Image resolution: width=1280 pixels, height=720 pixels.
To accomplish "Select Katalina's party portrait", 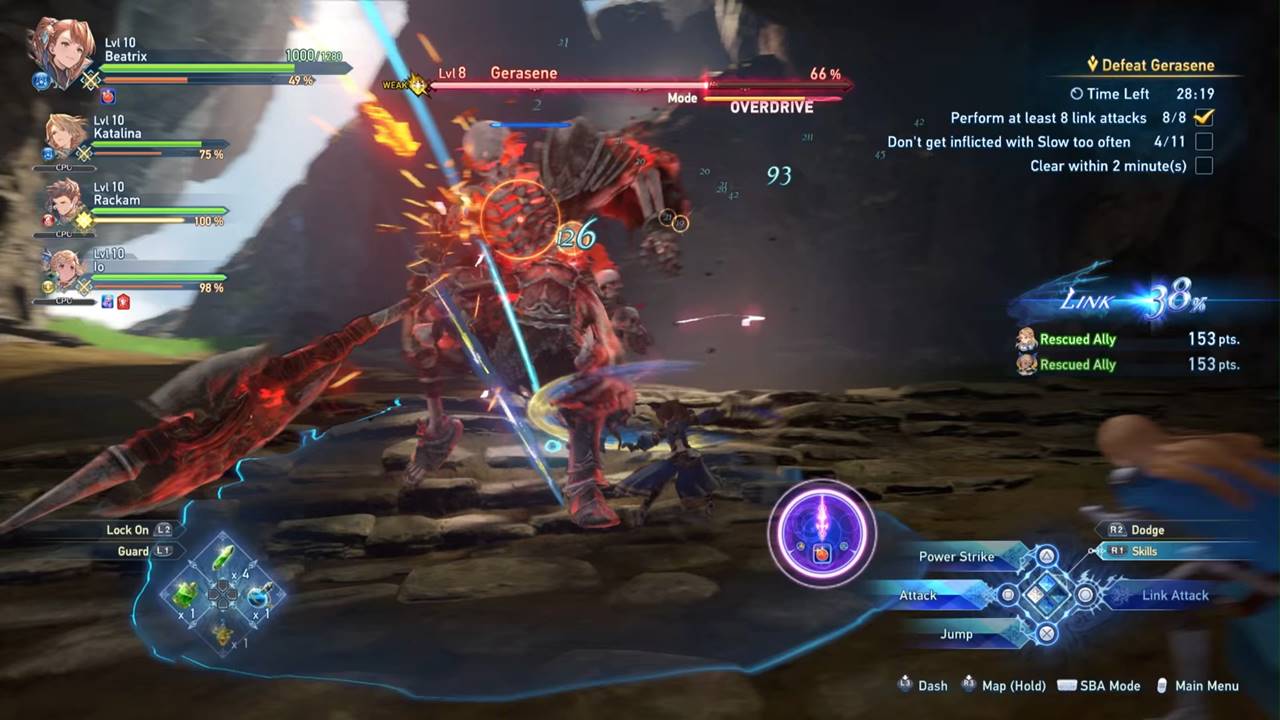I will 68,137.
